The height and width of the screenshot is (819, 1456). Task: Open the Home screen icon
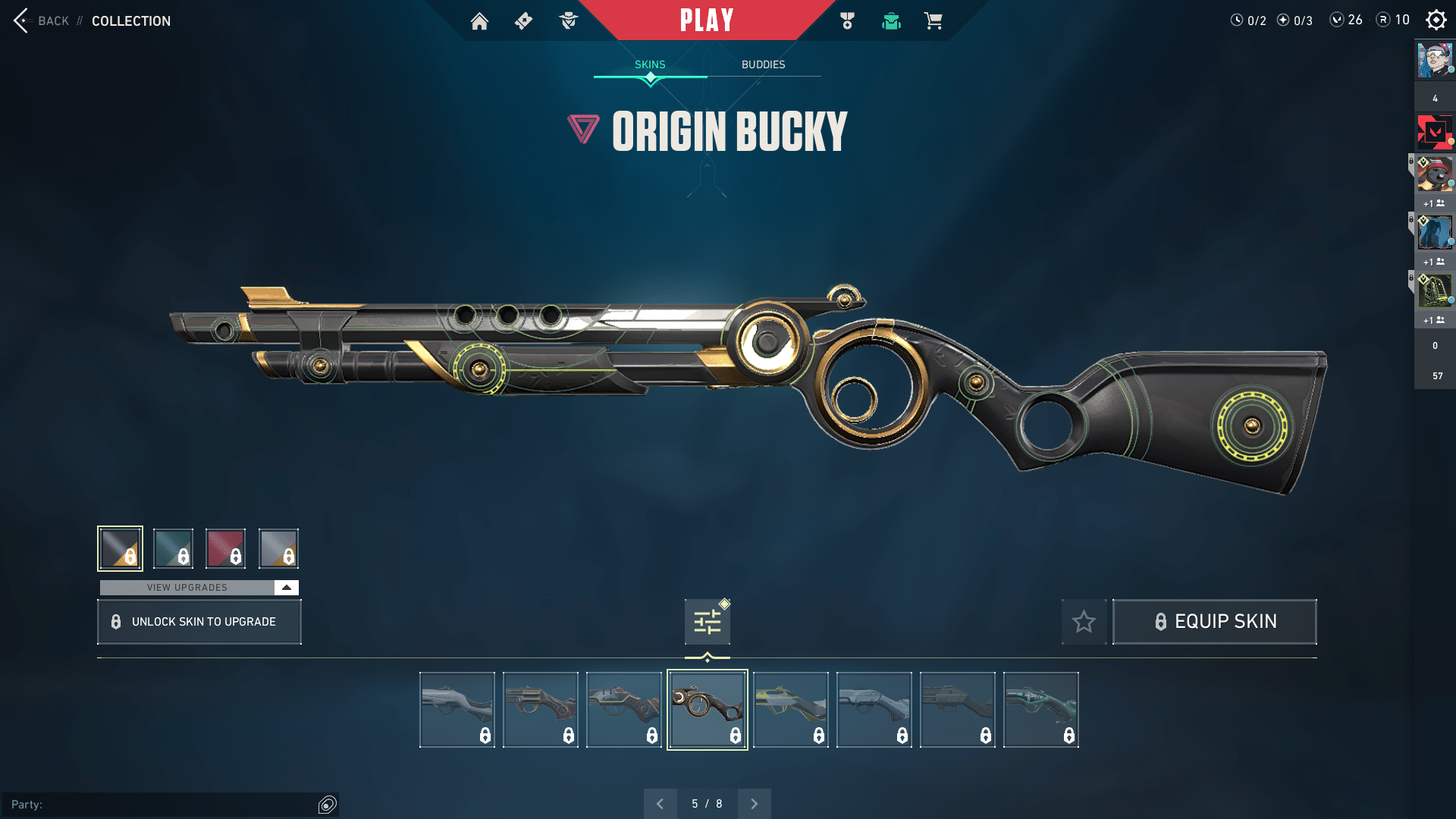479,21
